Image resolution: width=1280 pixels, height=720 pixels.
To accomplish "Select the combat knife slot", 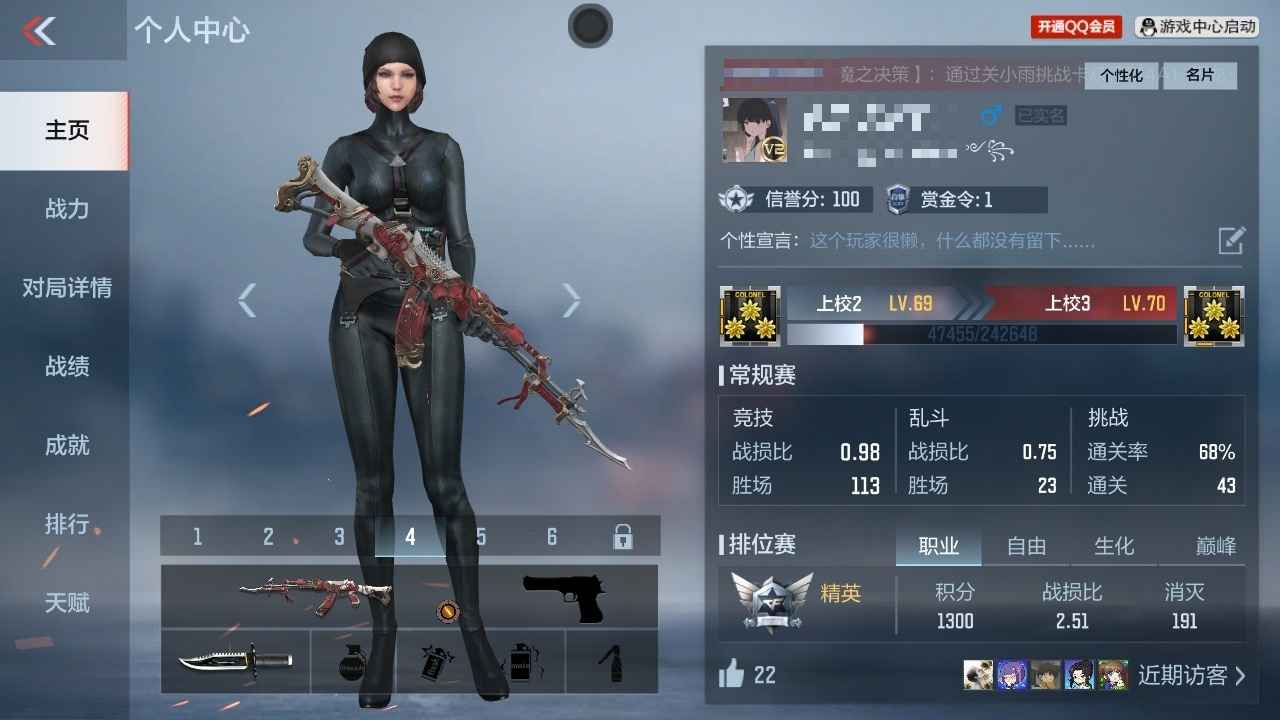I will tap(235, 661).
